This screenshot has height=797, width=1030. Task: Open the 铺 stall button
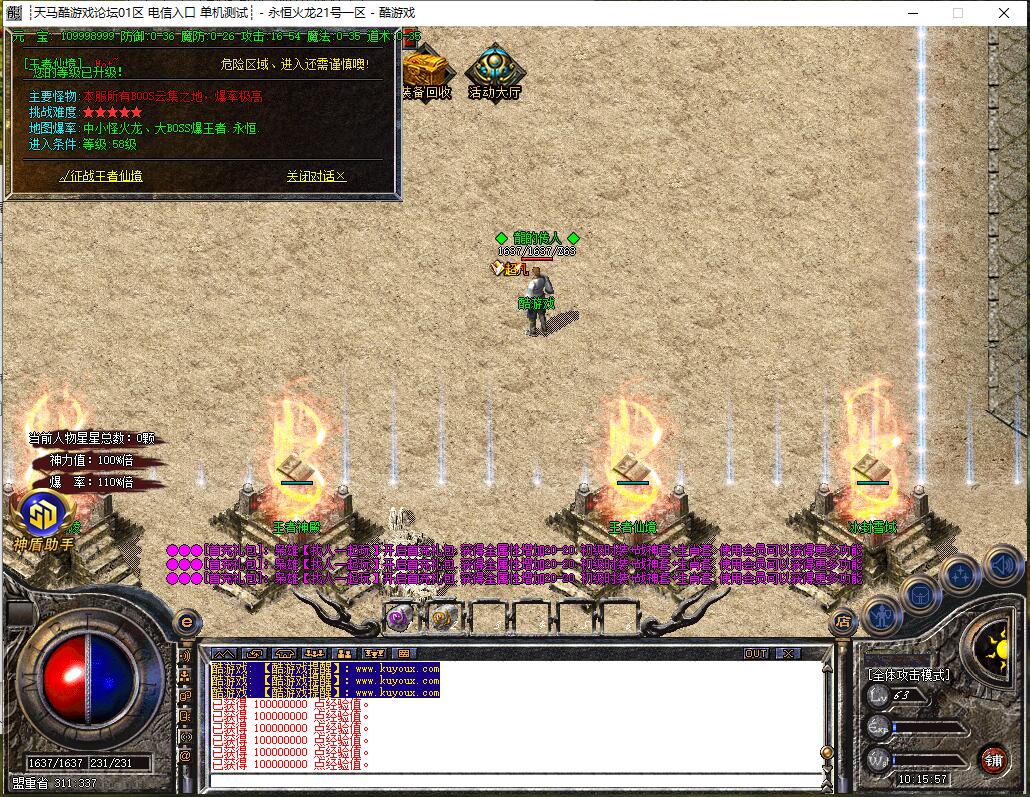click(992, 759)
